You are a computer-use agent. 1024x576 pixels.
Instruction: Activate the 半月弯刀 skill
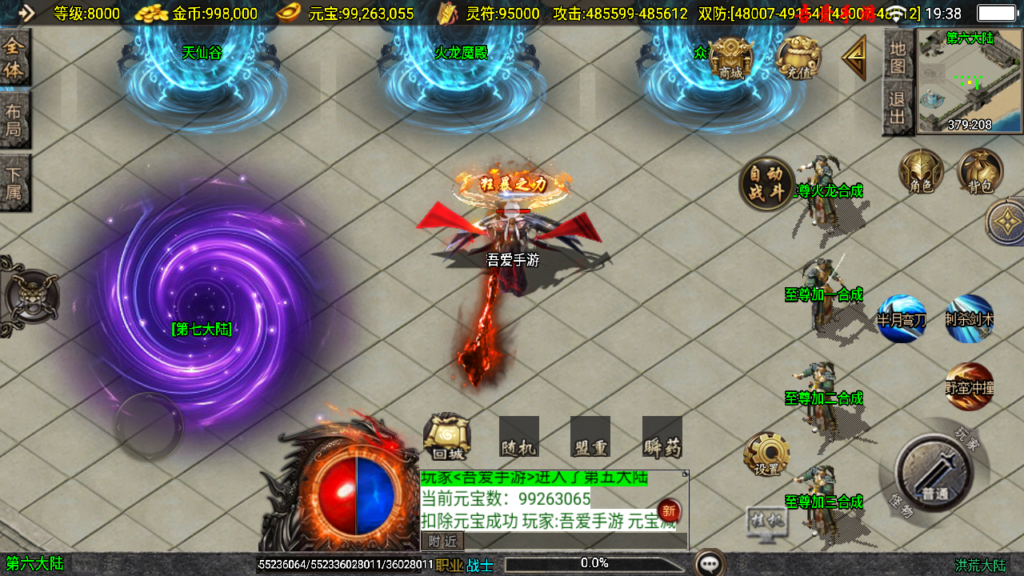tap(902, 317)
